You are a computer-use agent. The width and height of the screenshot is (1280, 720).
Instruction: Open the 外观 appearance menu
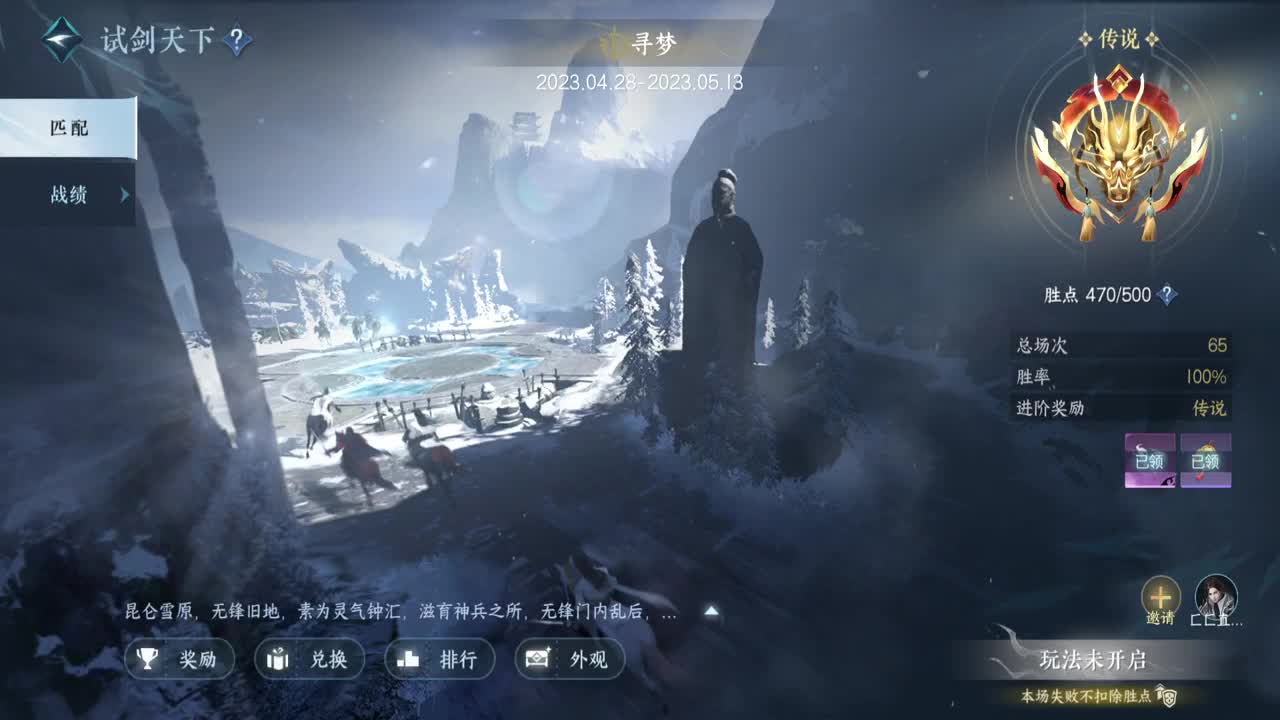[570, 659]
